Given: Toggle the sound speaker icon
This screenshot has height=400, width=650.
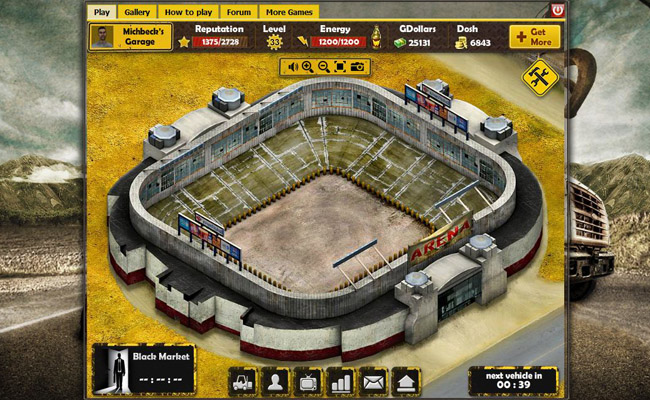Looking at the screenshot, I should click(293, 67).
